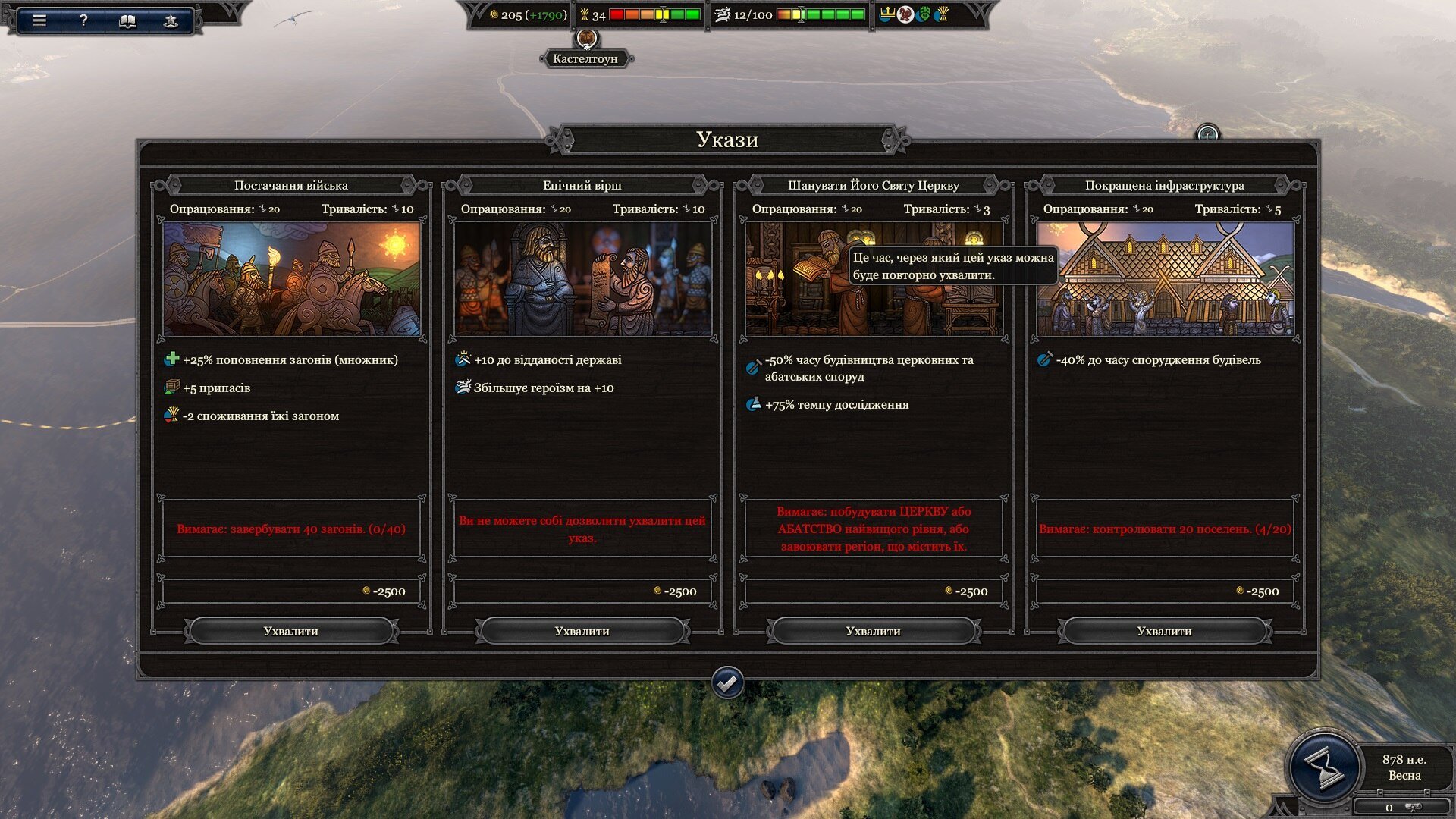Screen dimensions: 1456x819
Task: Select the Епічний вірш edict artwork
Action: coord(582,279)
